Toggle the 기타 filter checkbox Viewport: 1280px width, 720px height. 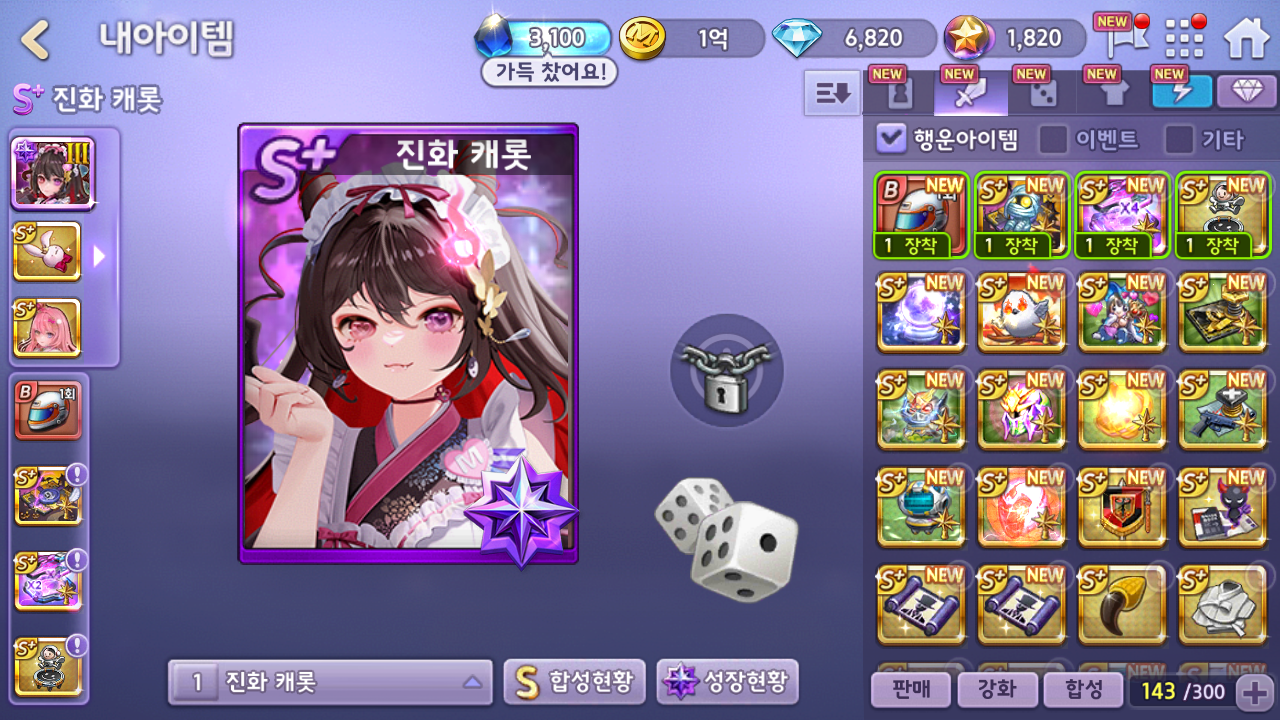pyautogui.click(x=1180, y=139)
